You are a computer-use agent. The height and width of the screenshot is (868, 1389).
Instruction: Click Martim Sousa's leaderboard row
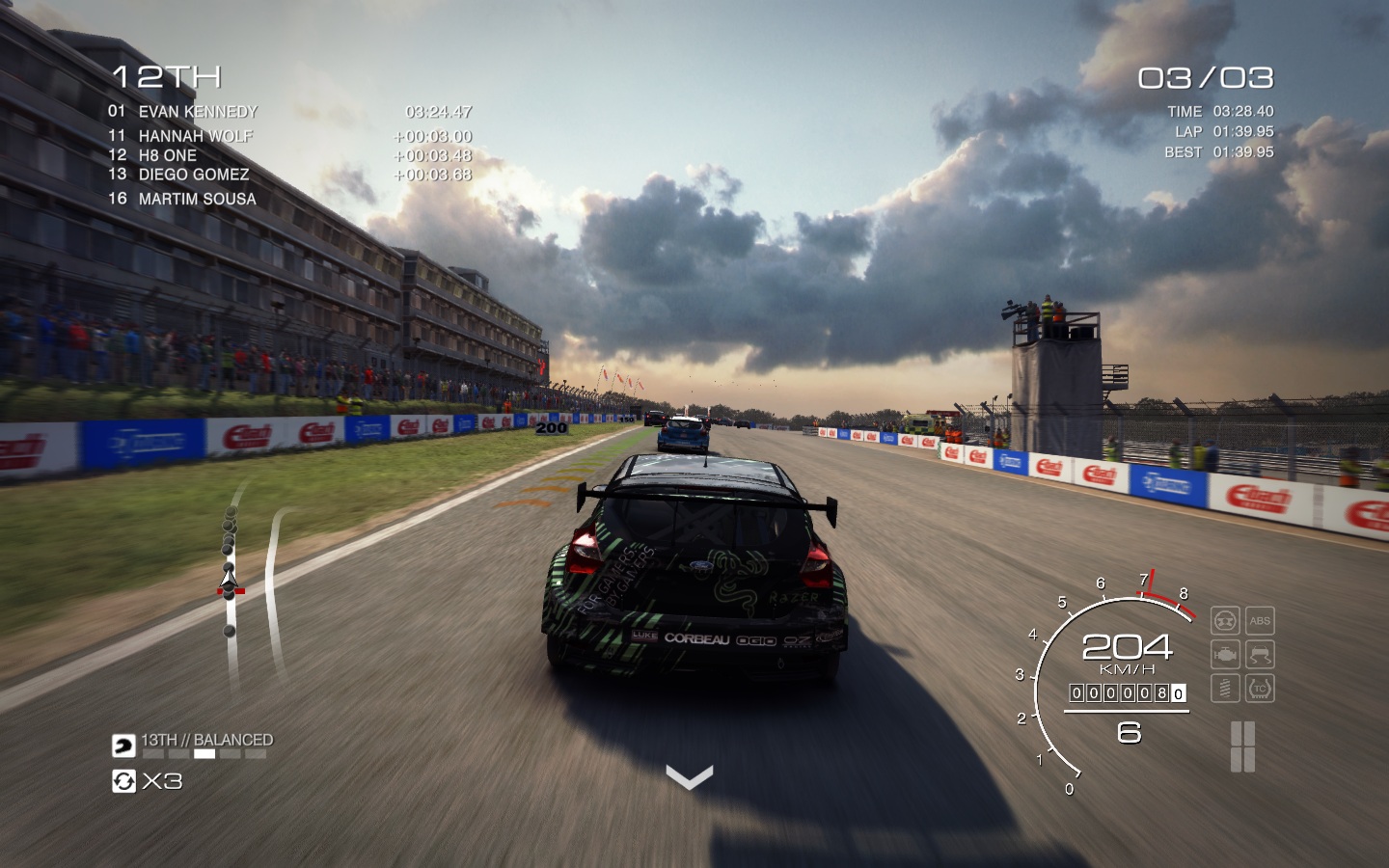pyautogui.click(x=198, y=199)
